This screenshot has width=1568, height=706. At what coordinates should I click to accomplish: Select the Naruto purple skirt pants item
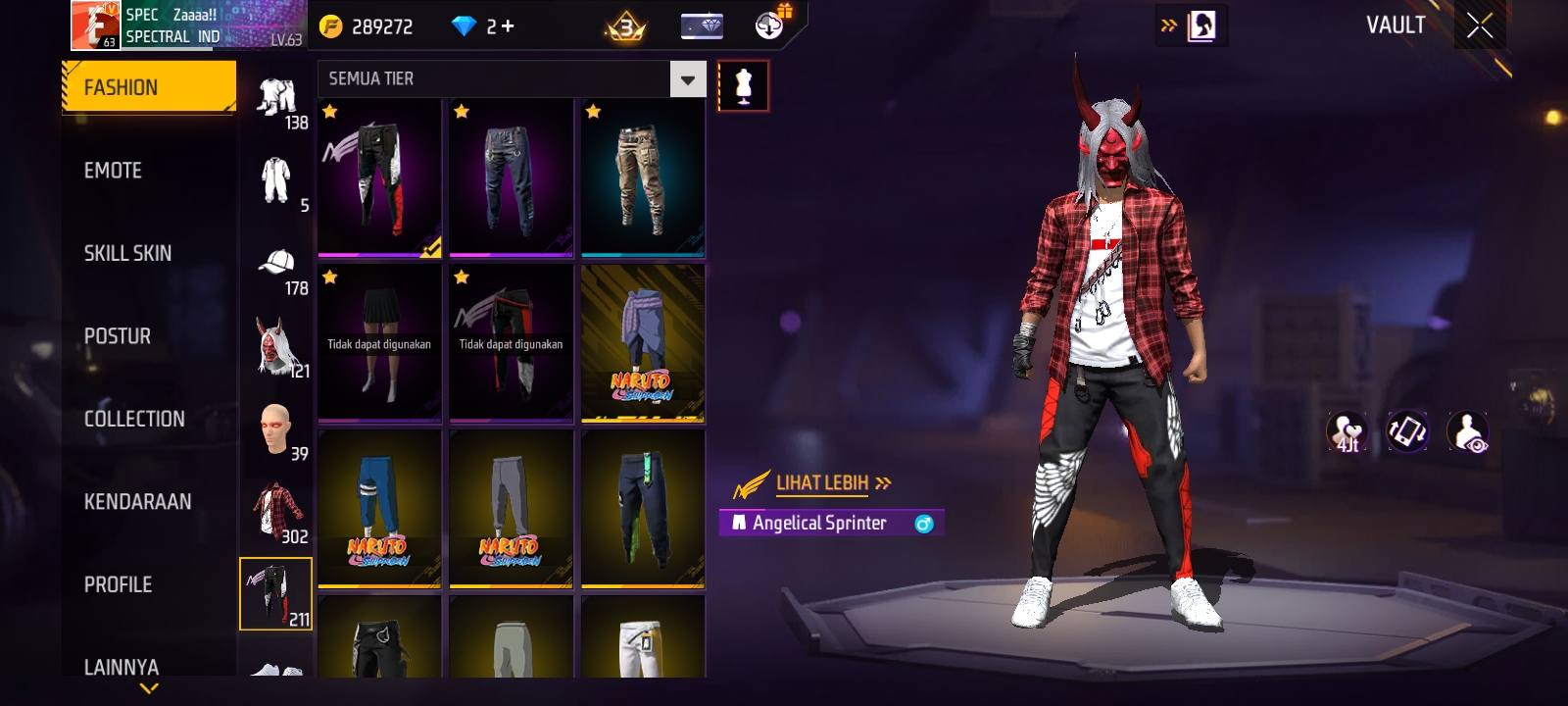click(643, 343)
